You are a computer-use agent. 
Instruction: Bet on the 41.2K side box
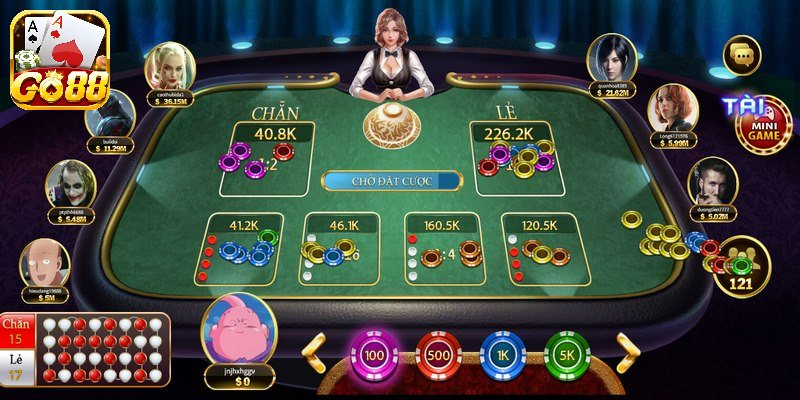(244, 249)
